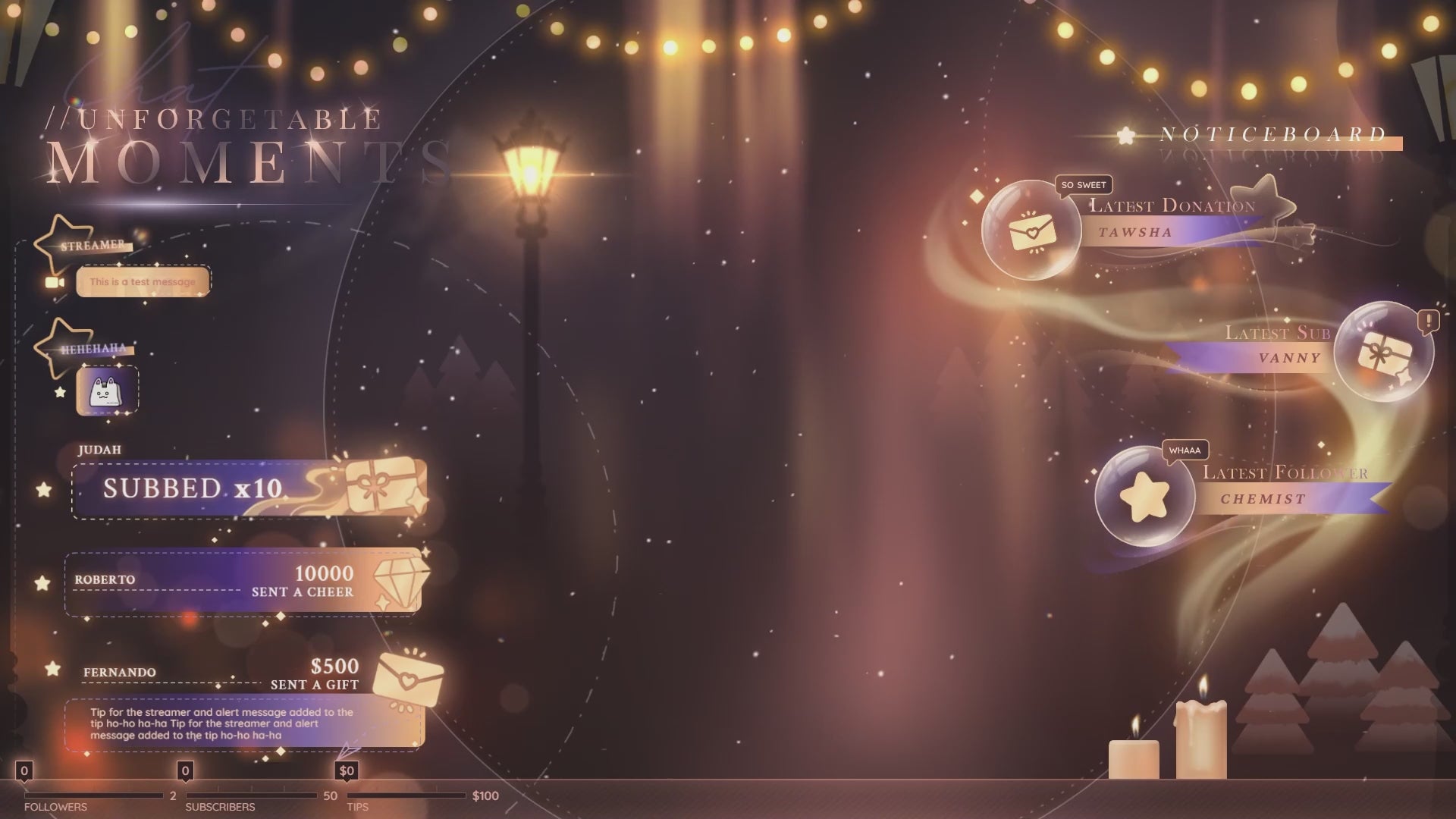
Task: Select the Subscribers goal bar
Action: [x=251, y=795]
